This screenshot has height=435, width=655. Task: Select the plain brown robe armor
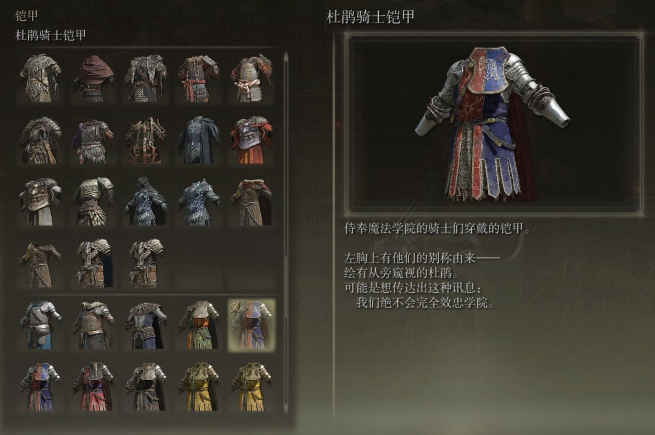40,263
